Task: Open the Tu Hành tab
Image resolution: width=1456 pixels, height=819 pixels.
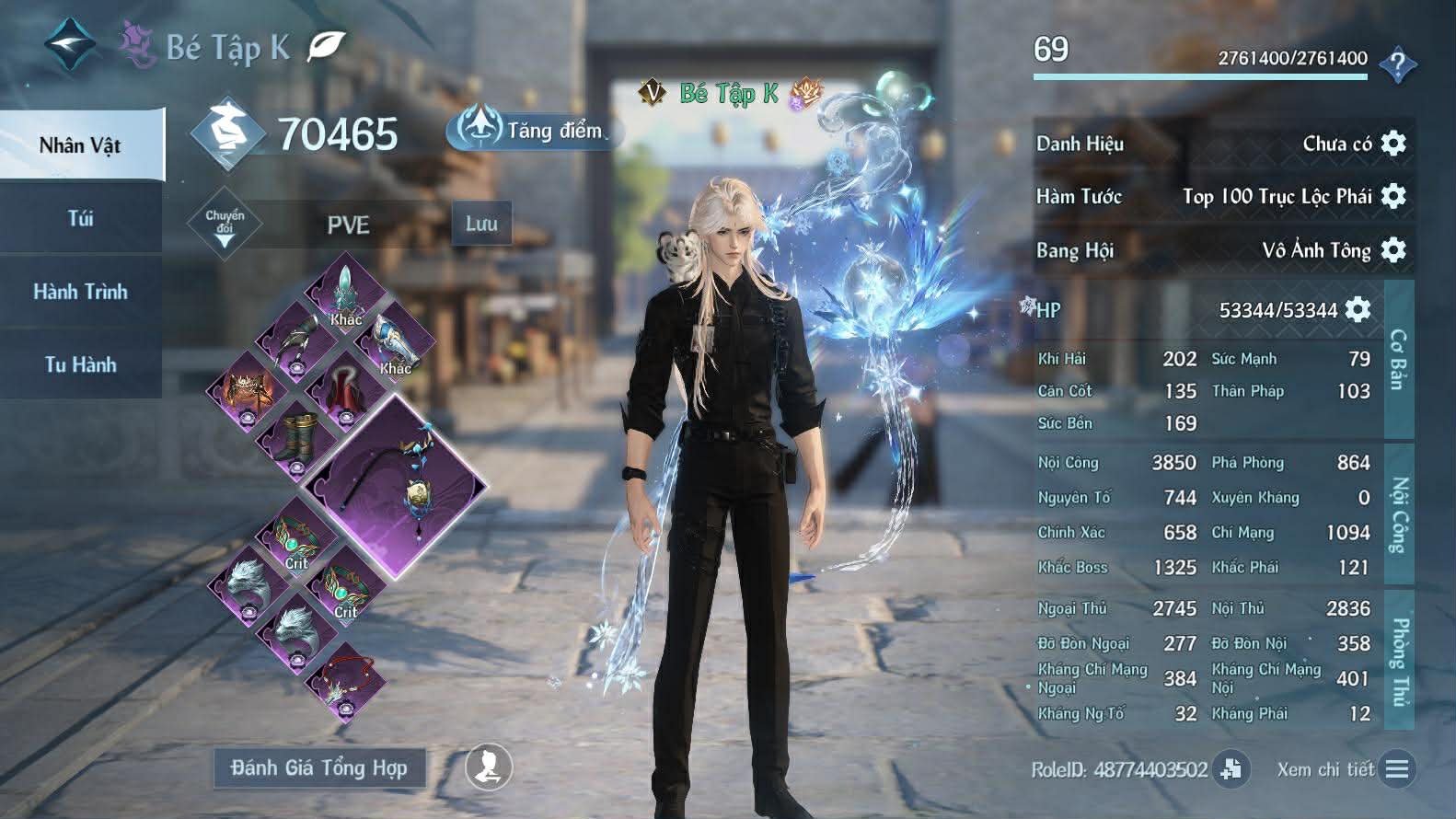Action: point(81,364)
